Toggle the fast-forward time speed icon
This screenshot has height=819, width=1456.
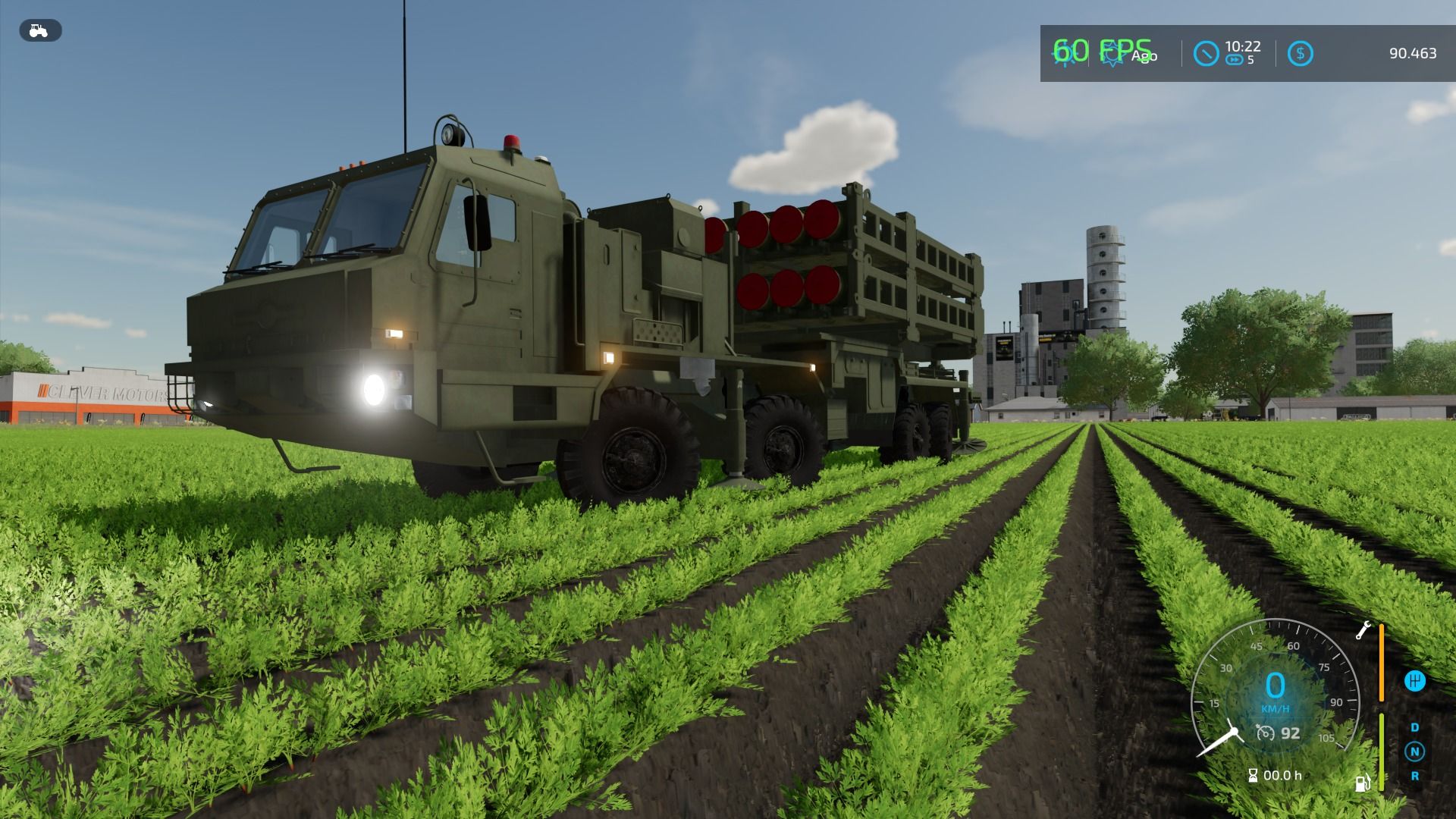click(1234, 60)
